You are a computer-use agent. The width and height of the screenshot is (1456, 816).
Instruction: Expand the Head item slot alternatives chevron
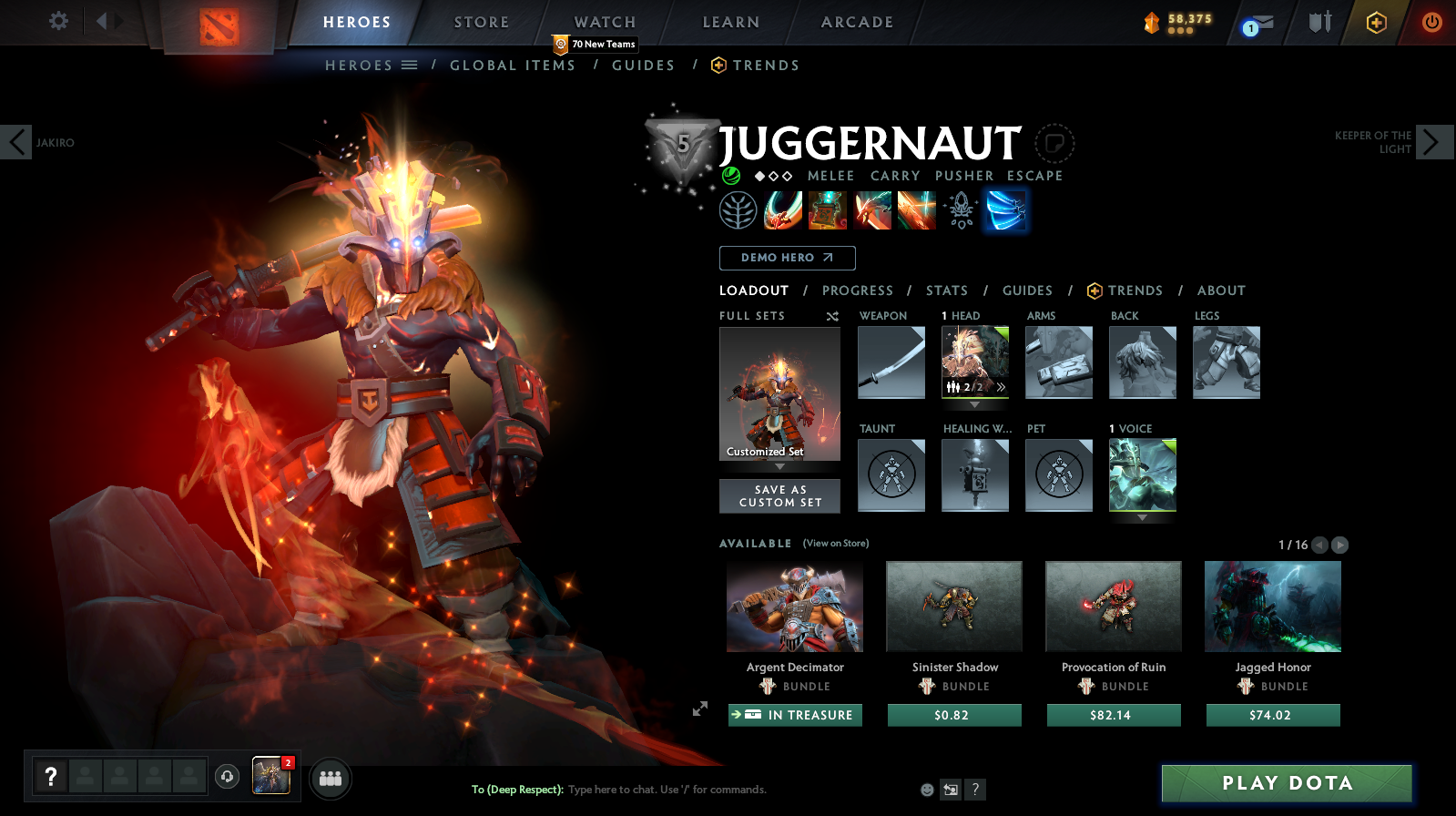tap(1000, 386)
